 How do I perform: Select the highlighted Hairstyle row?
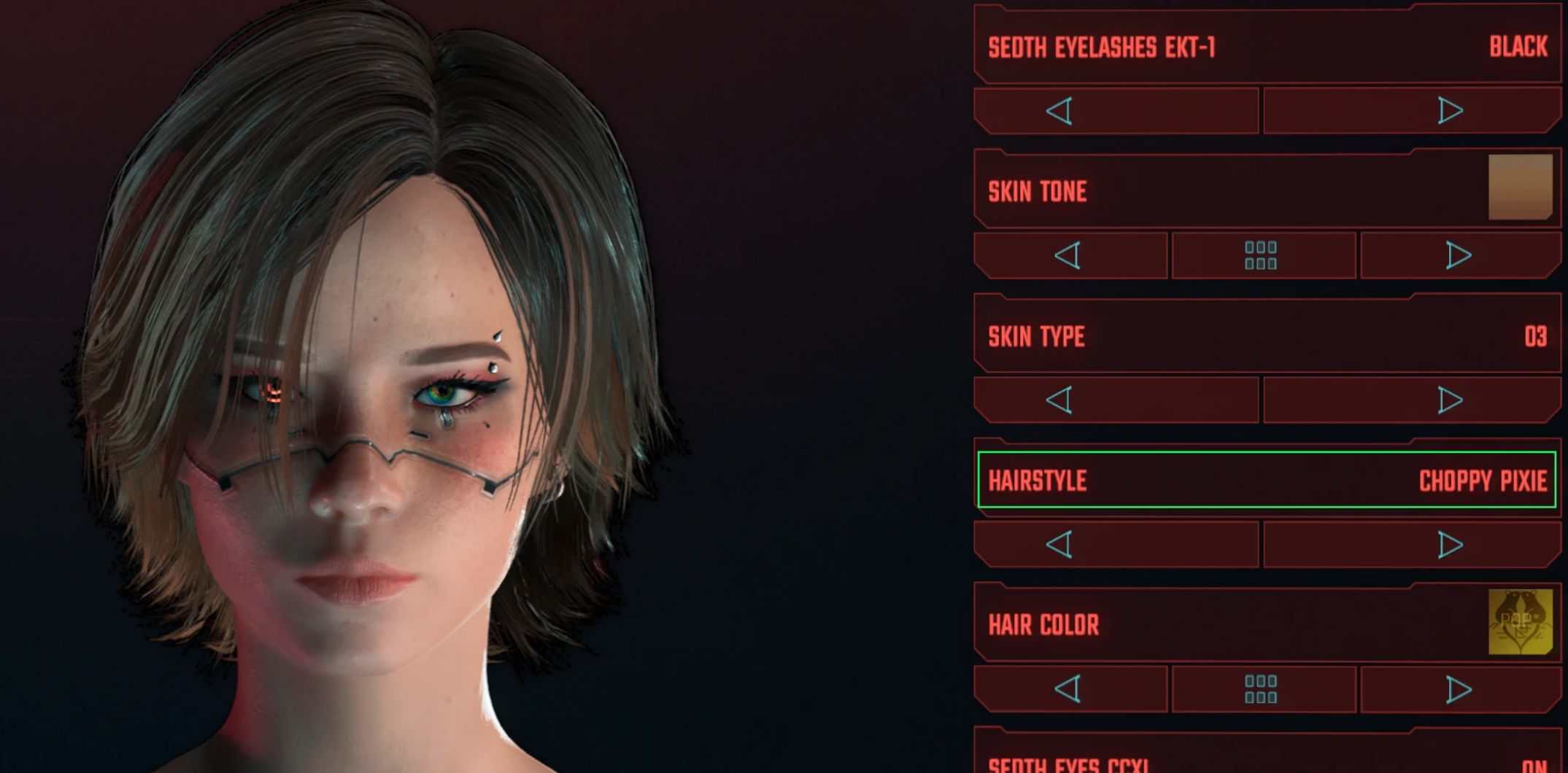coord(1267,480)
